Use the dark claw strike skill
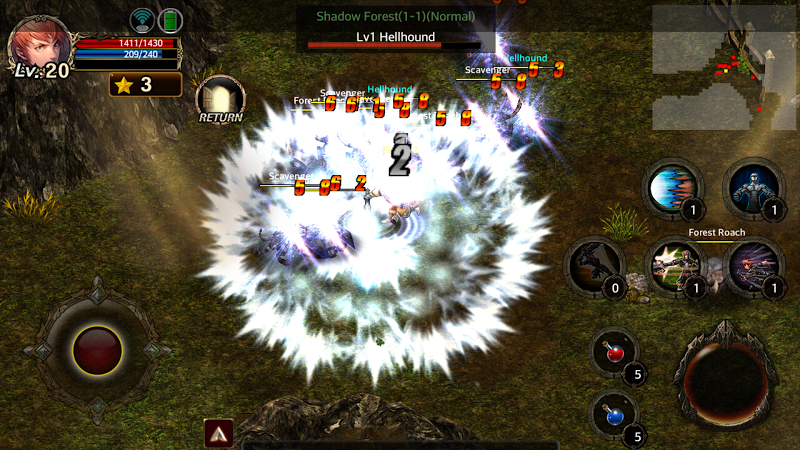 (x=594, y=266)
